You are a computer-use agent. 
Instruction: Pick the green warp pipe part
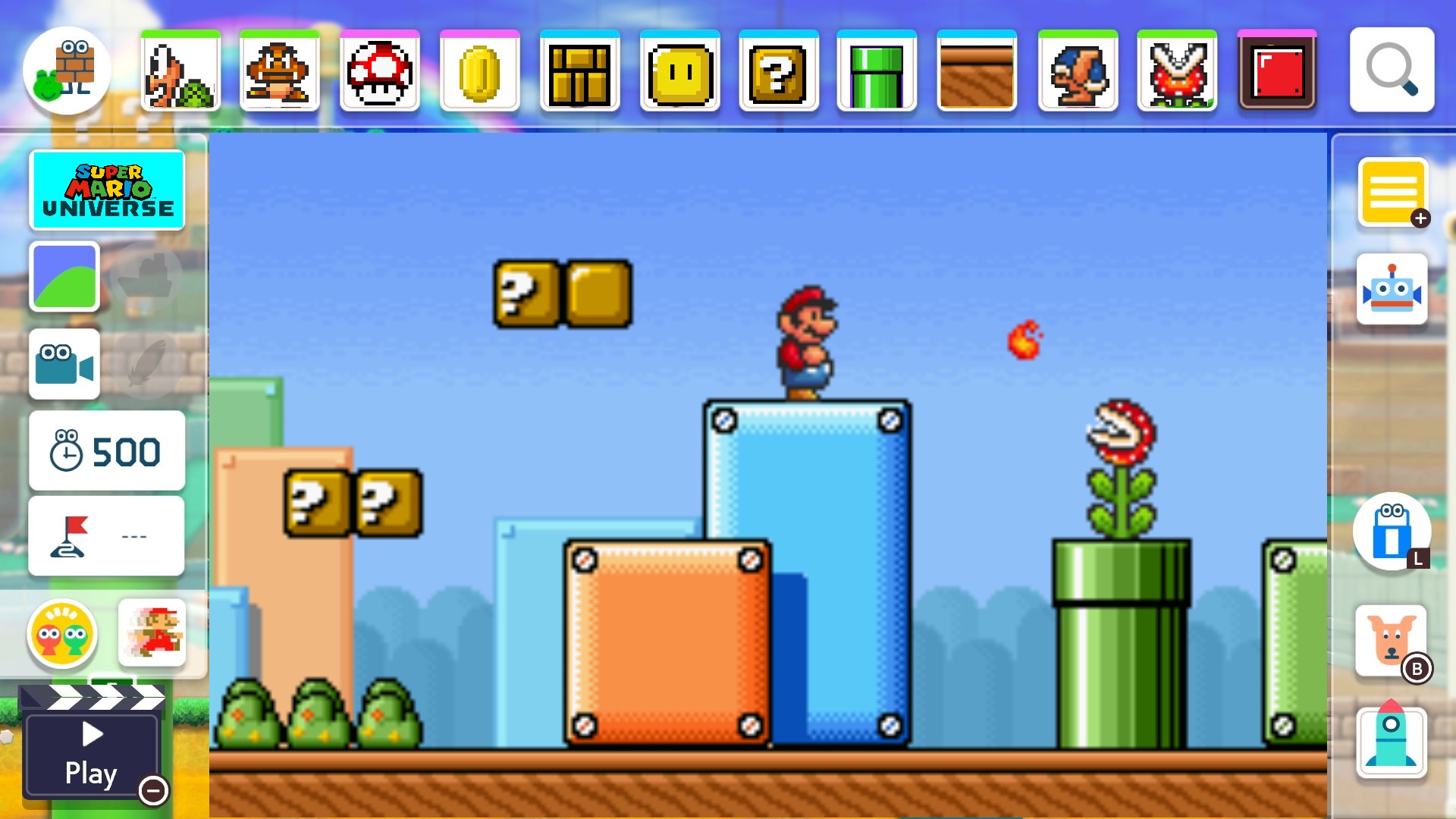click(878, 72)
